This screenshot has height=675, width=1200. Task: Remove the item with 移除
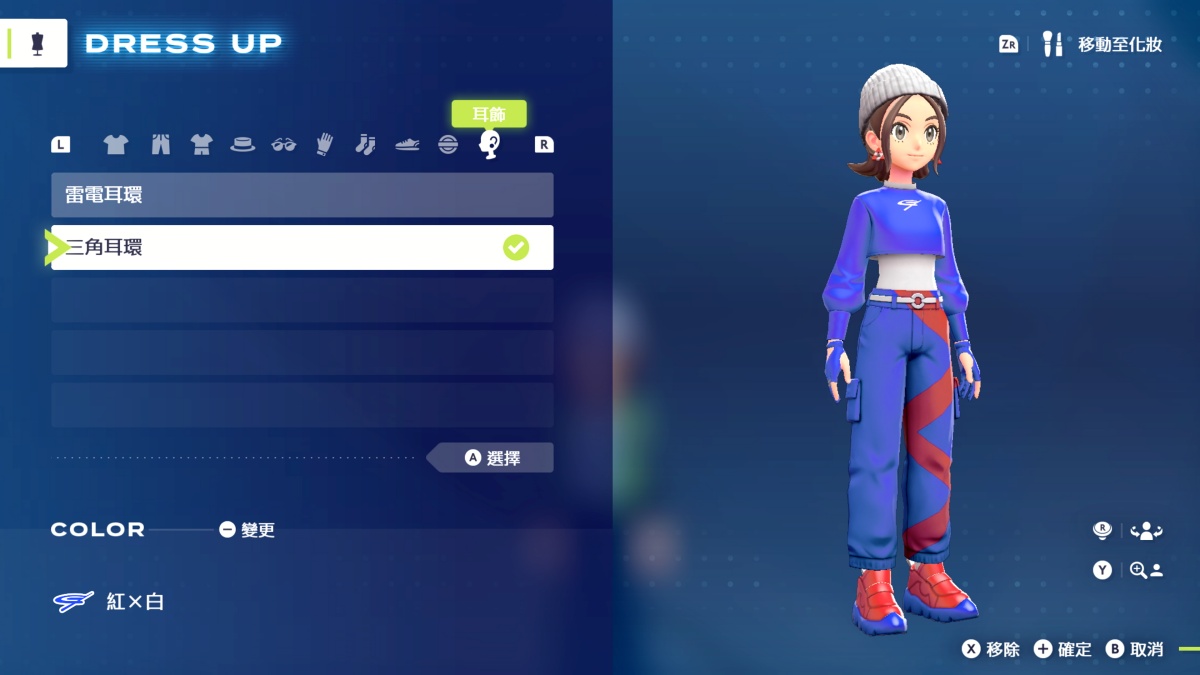(x=991, y=649)
